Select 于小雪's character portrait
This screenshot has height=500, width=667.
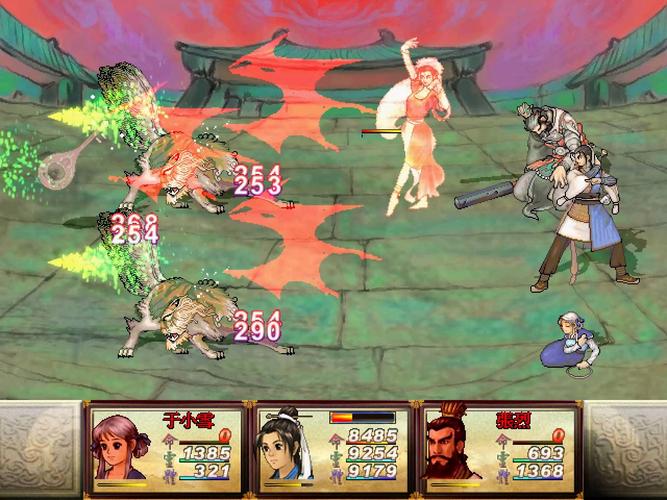pyautogui.click(x=120, y=448)
